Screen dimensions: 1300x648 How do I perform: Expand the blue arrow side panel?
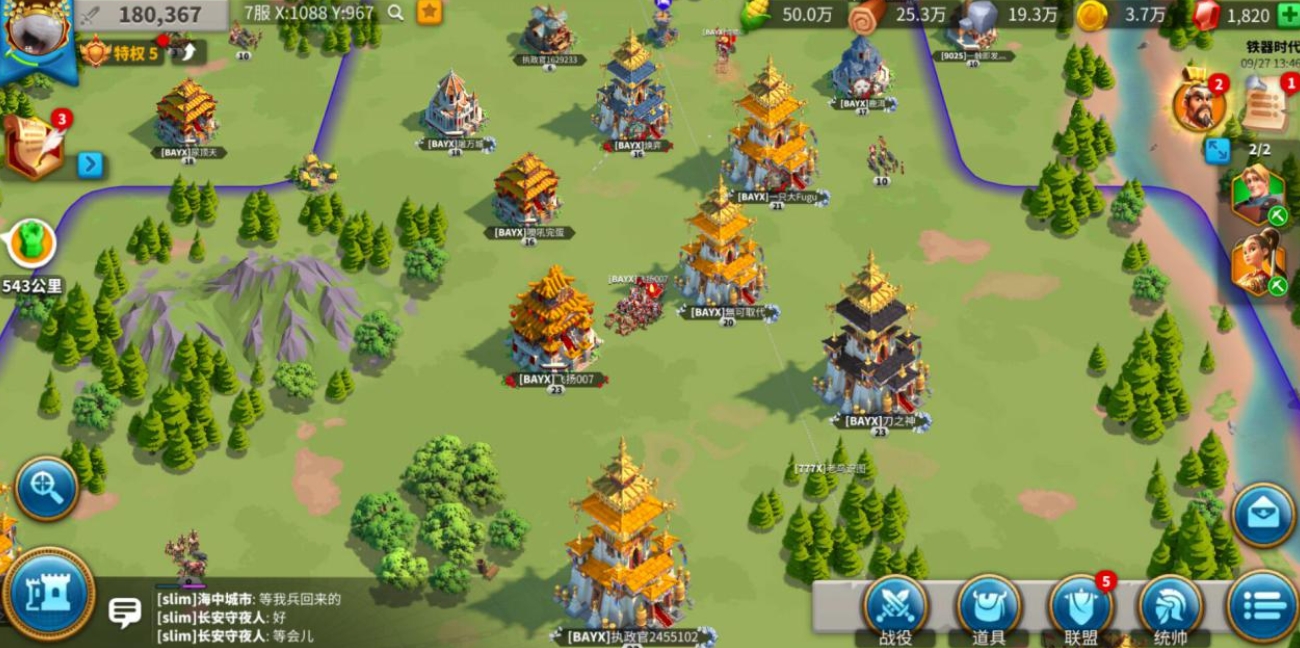pos(91,164)
